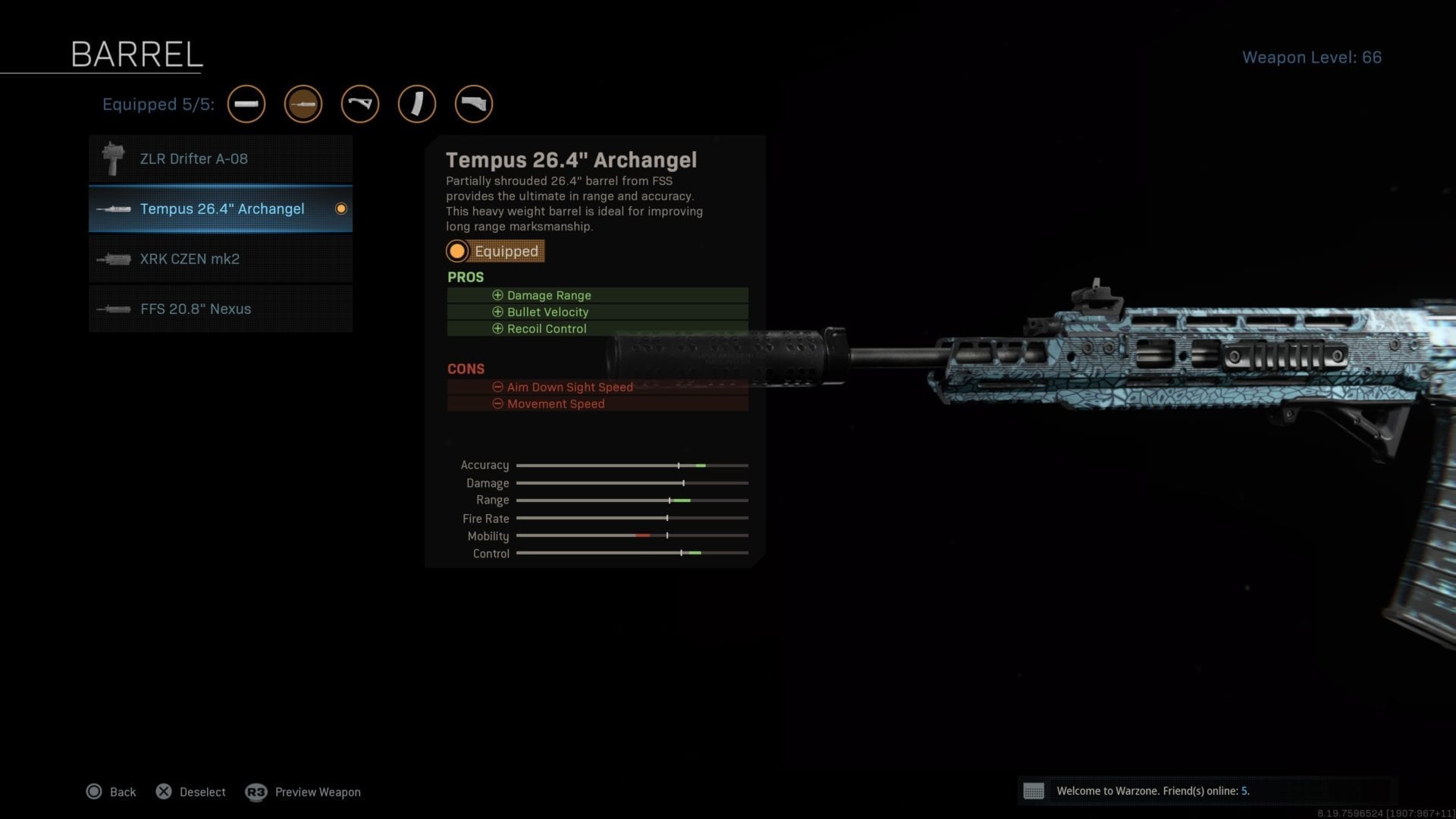Viewport: 1456px width, 819px height.
Task: Open the magazine attachment slot icon
Action: [x=417, y=104]
